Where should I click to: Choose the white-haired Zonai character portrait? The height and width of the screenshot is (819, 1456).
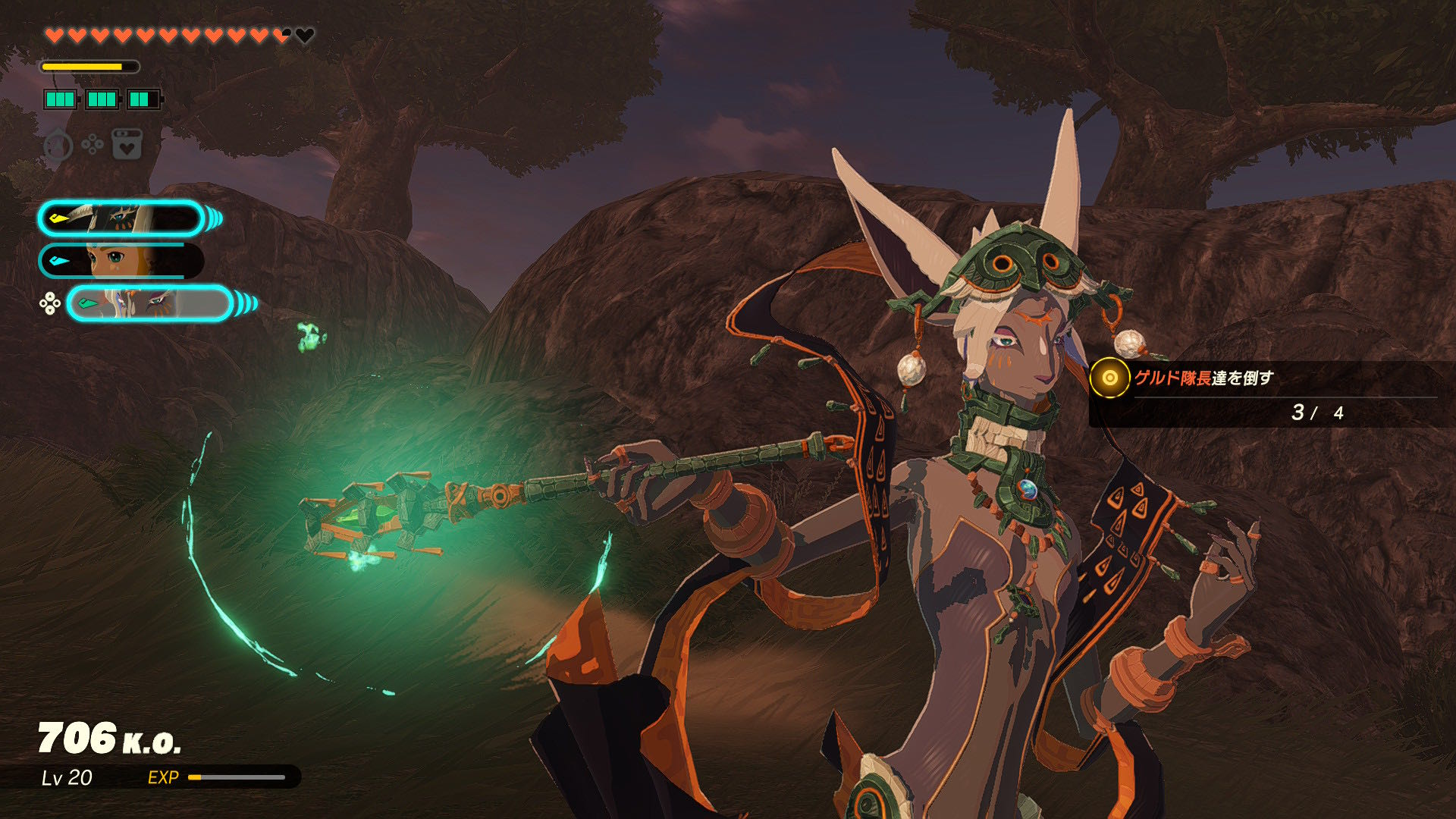[x=149, y=304]
